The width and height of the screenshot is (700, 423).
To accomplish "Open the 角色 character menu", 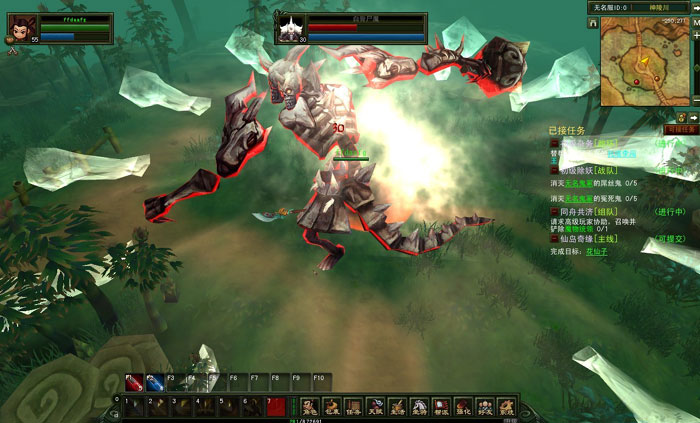I will point(309,406).
